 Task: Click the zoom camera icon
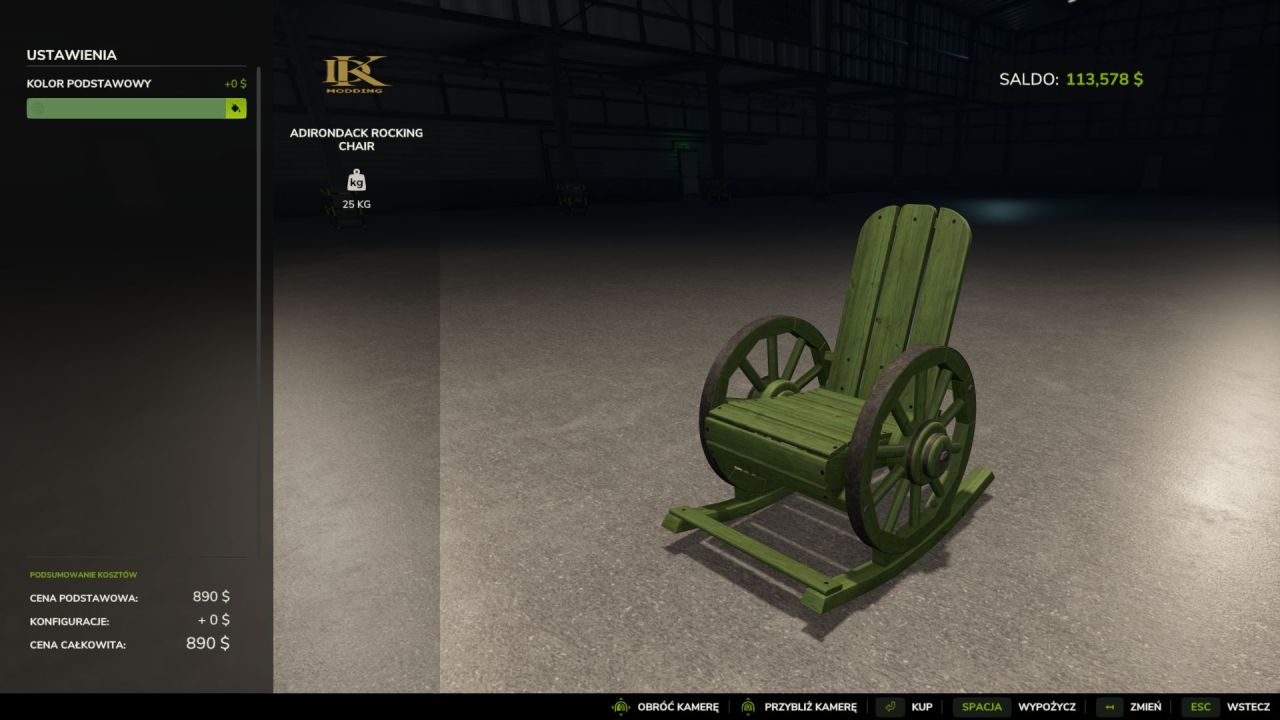747,706
